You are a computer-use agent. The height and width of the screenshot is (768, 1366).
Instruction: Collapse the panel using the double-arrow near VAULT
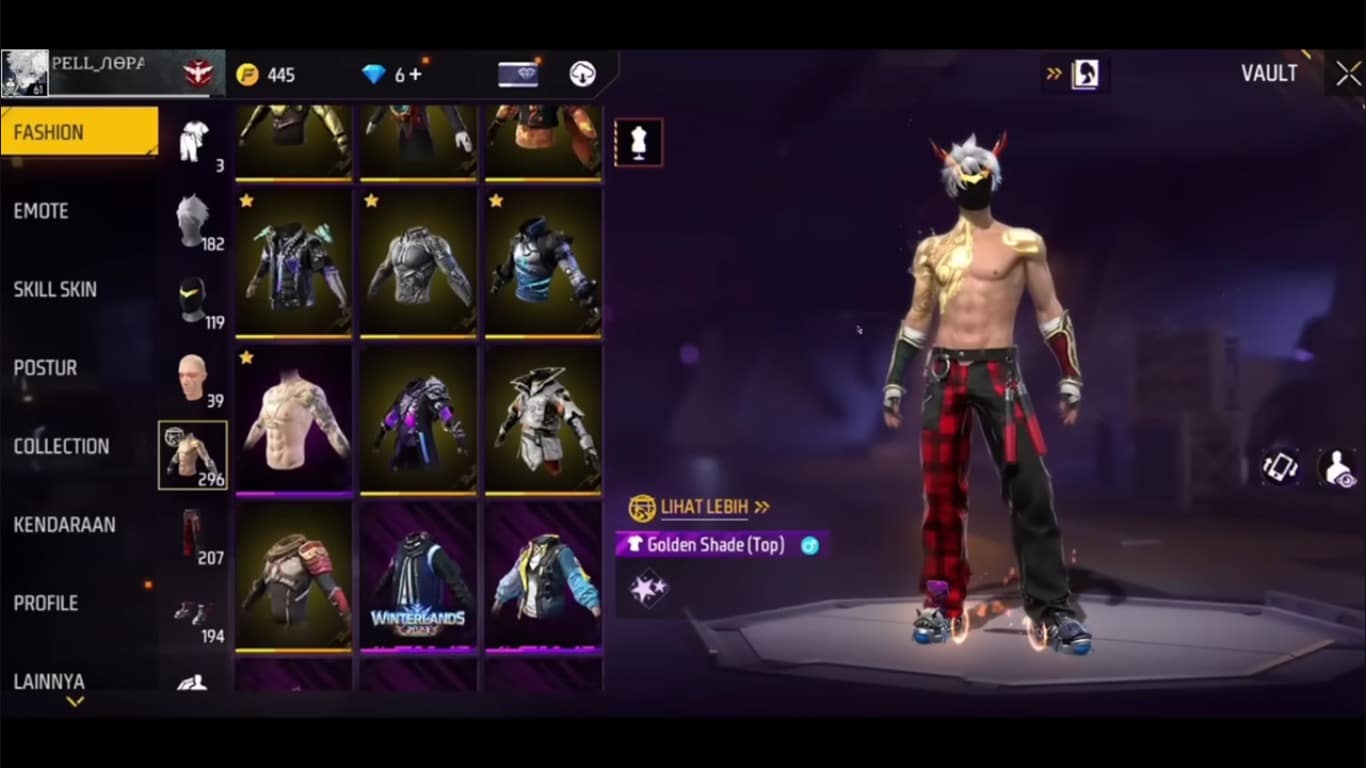click(1051, 72)
